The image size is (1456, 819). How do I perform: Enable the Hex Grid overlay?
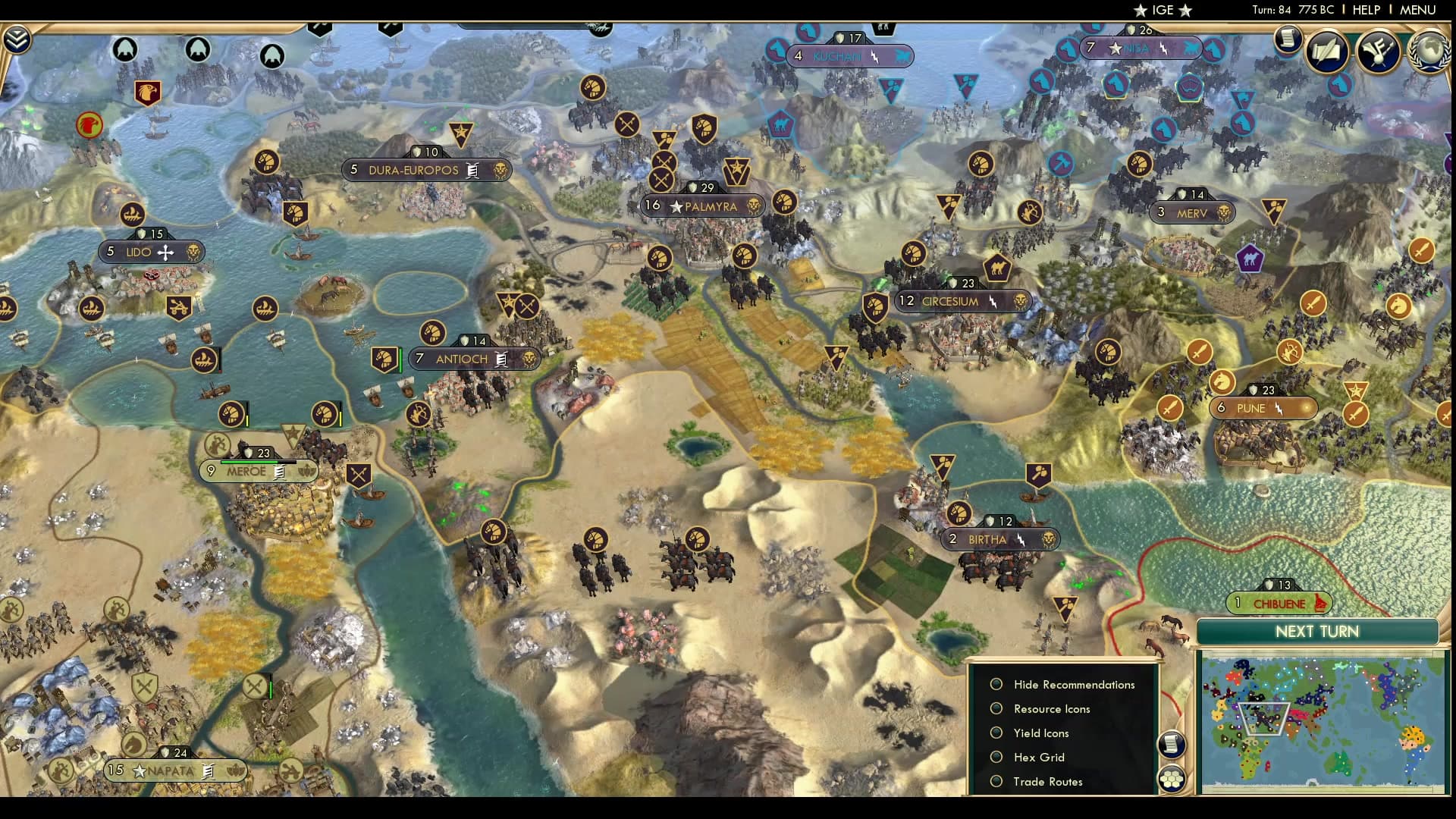click(x=996, y=757)
